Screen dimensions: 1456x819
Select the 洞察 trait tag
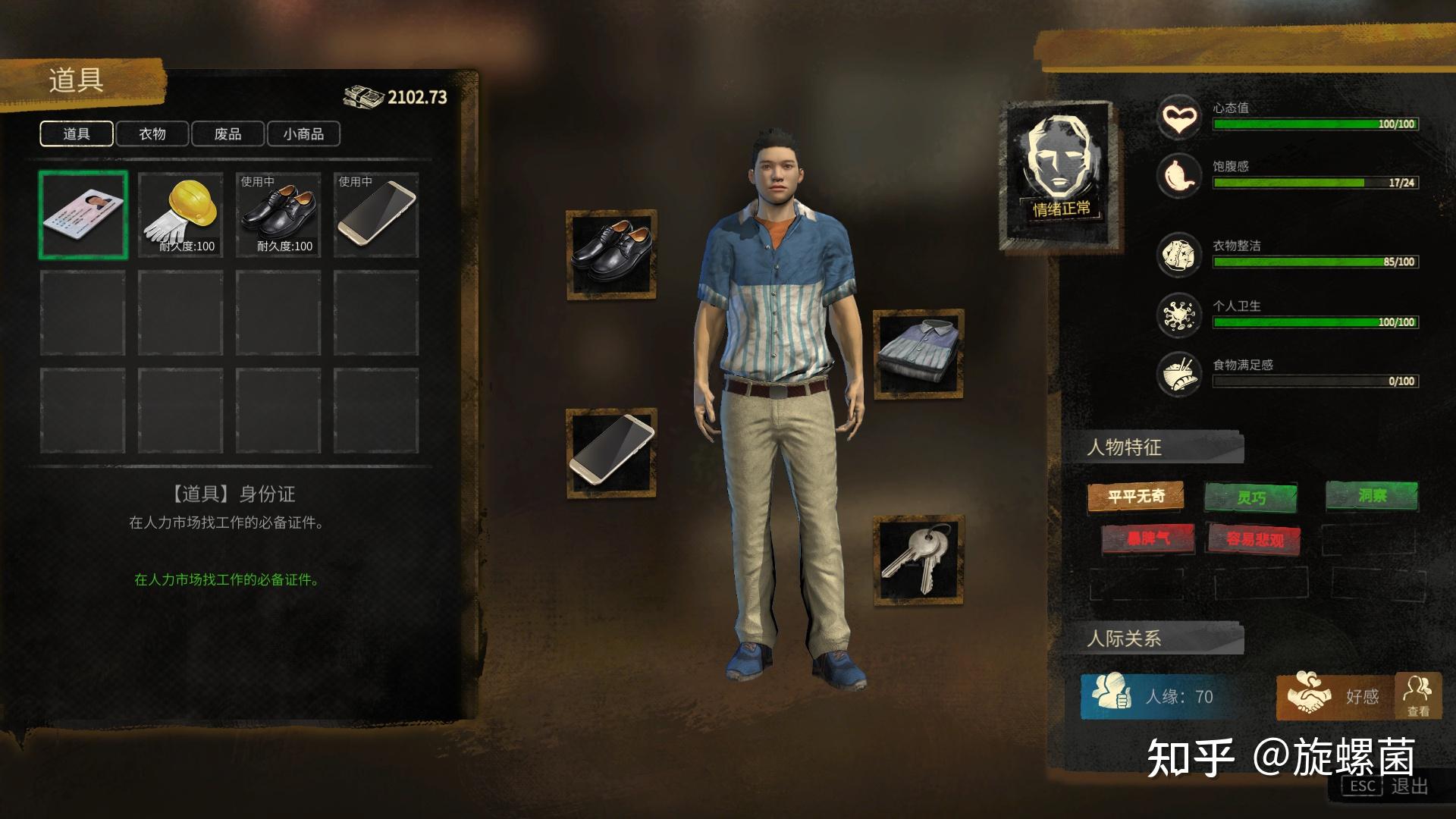[1372, 496]
